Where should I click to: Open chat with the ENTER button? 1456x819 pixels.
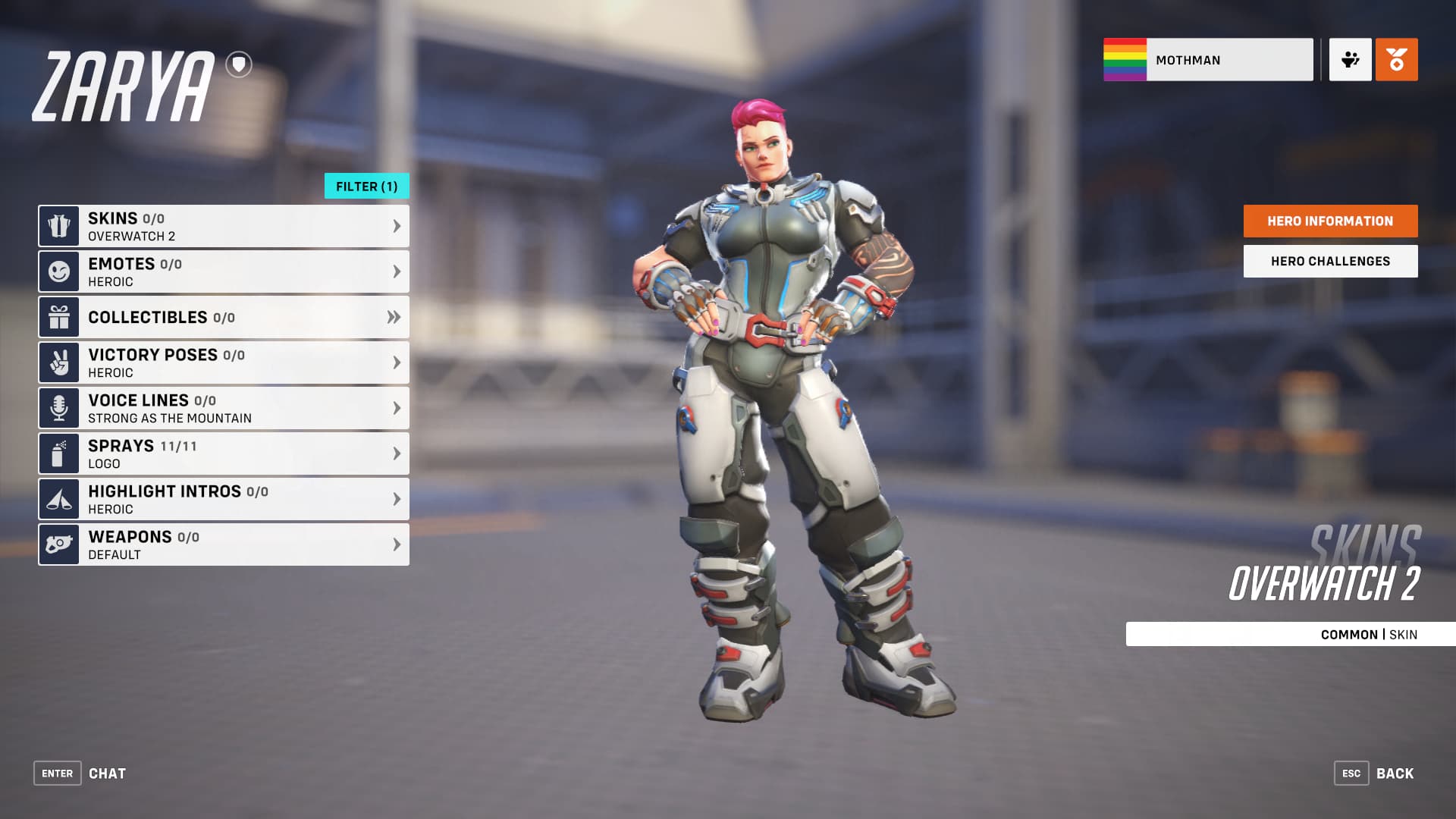point(57,773)
